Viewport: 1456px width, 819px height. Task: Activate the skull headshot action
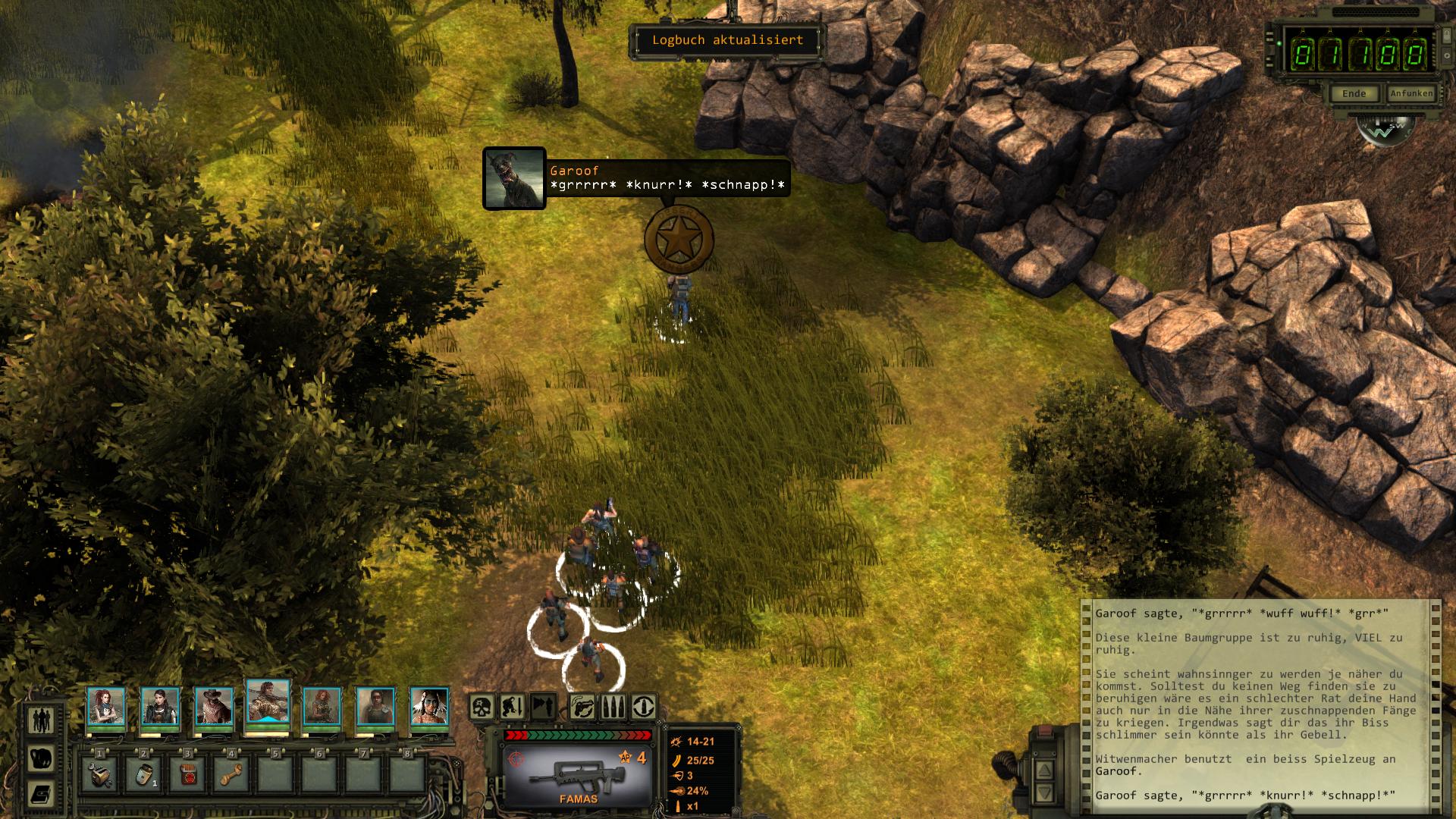point(482,707)
